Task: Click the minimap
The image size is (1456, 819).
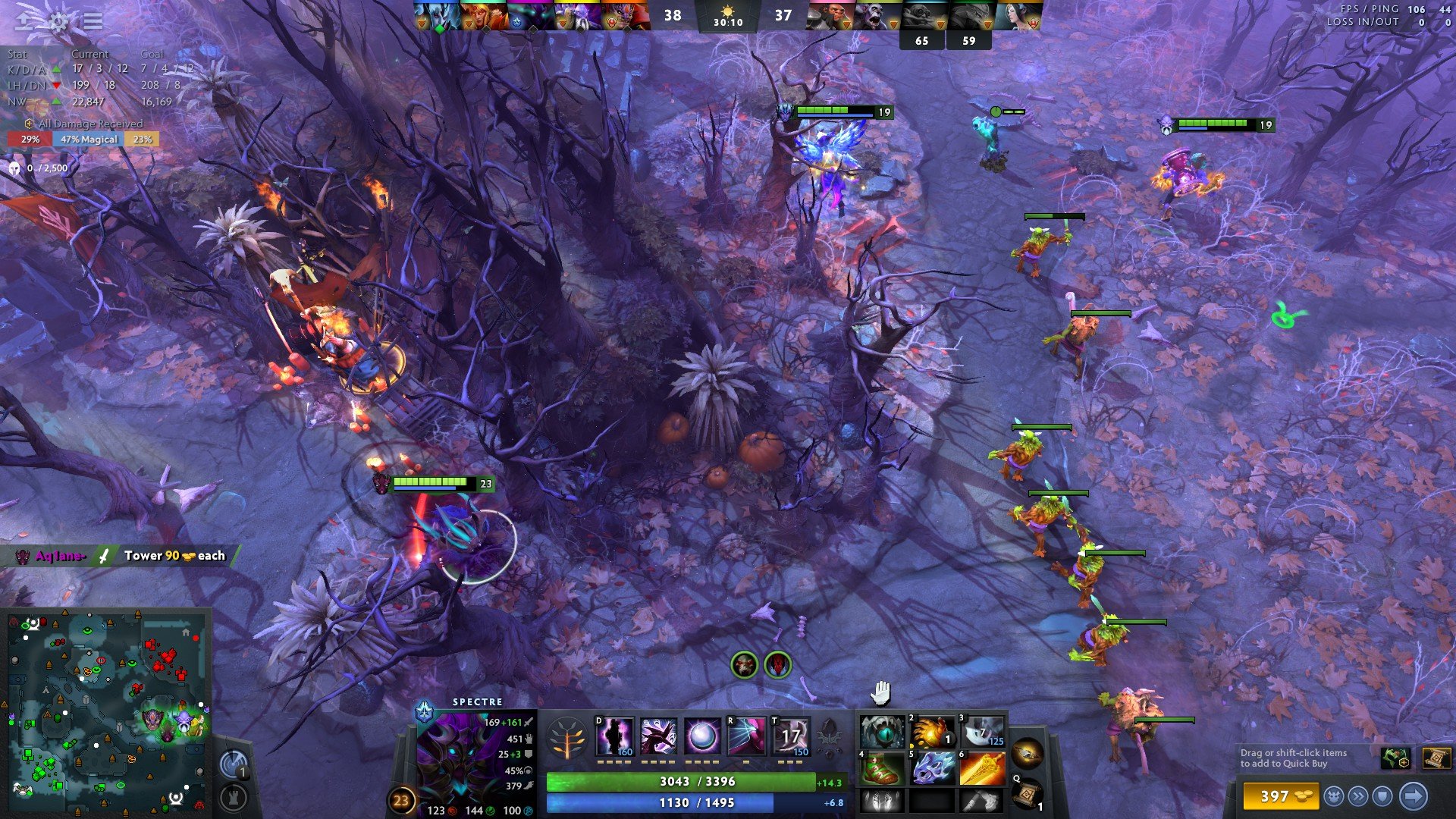Action: point(106,709)
